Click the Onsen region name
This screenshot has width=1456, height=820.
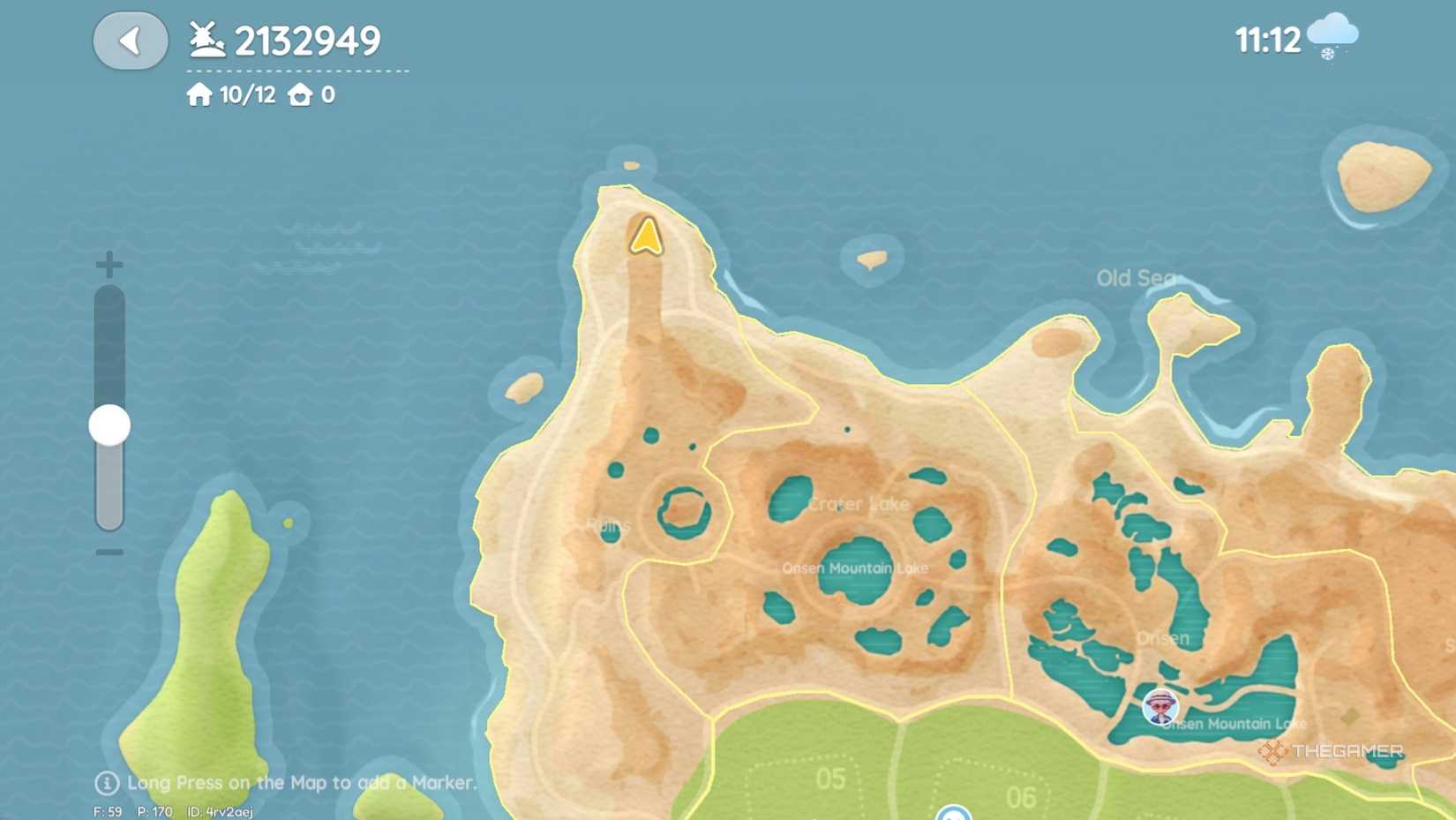tap(1162, 637)
